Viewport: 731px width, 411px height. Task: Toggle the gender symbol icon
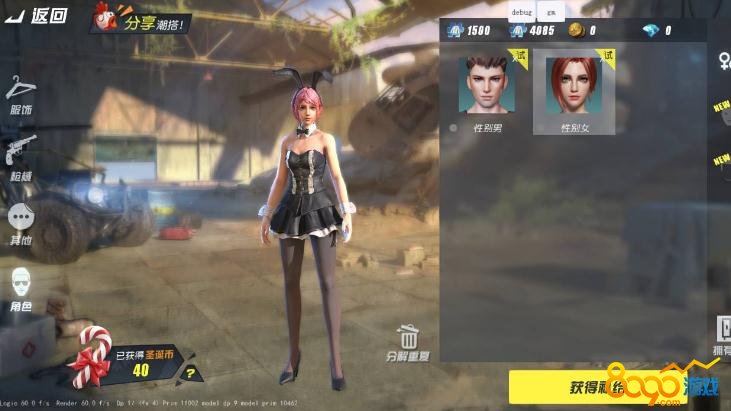(723, 62)
